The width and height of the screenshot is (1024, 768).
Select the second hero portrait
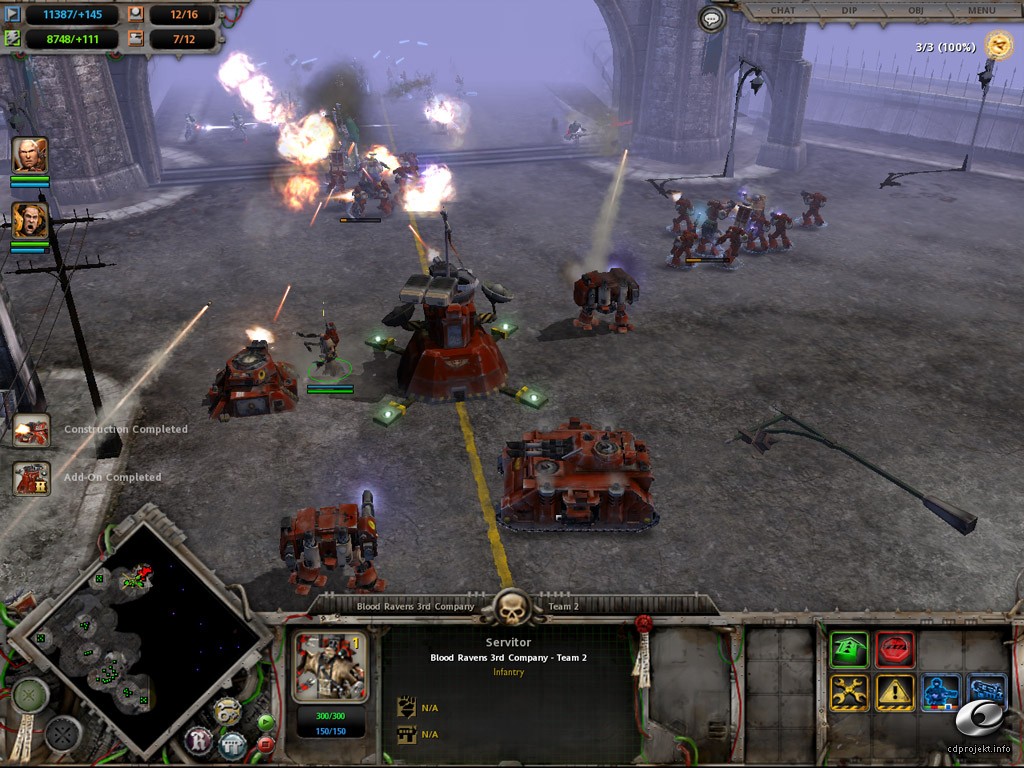(30, 221)
